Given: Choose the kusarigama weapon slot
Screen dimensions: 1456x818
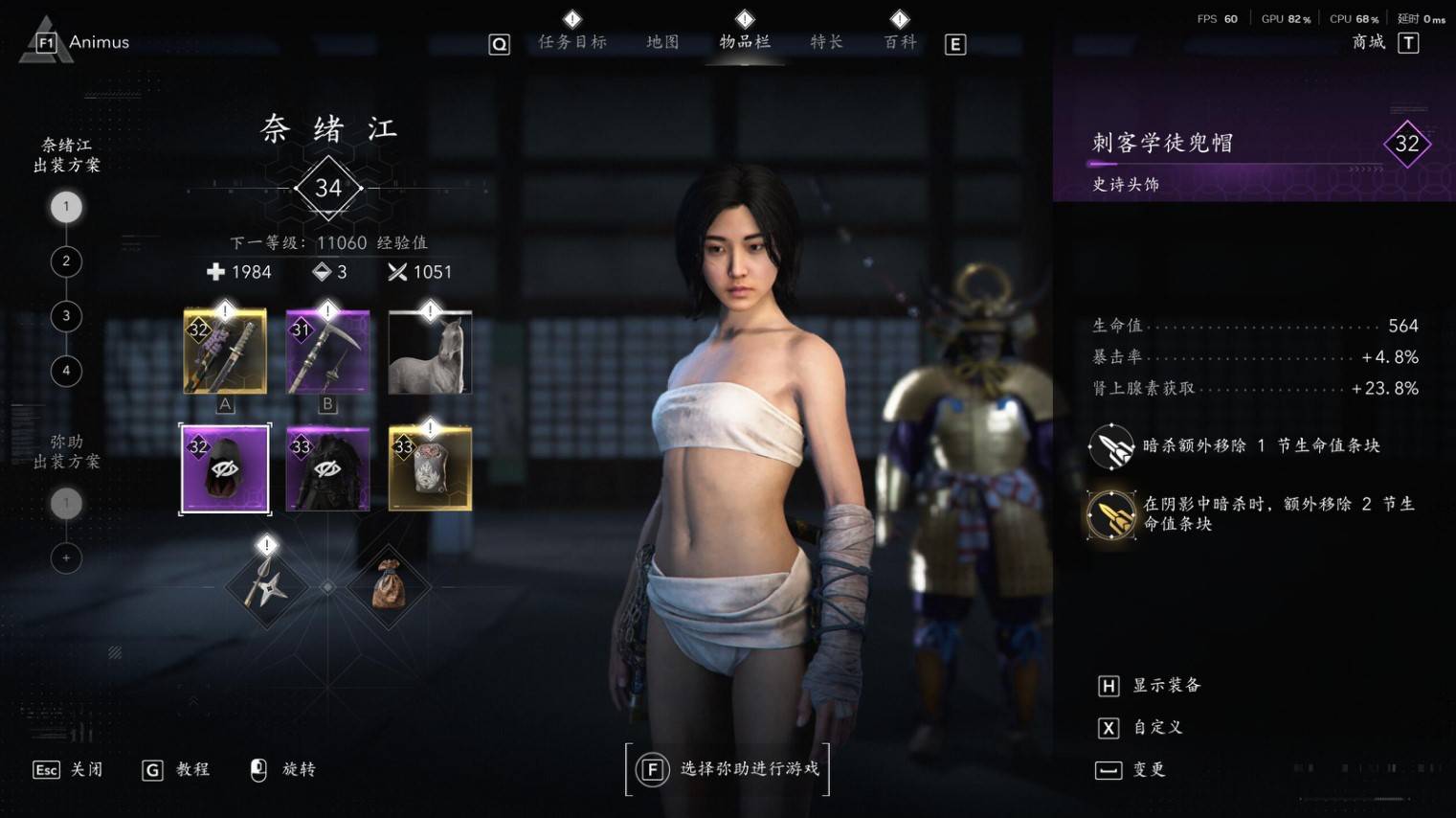Looking at the screenshot, I should pos(327,352).
